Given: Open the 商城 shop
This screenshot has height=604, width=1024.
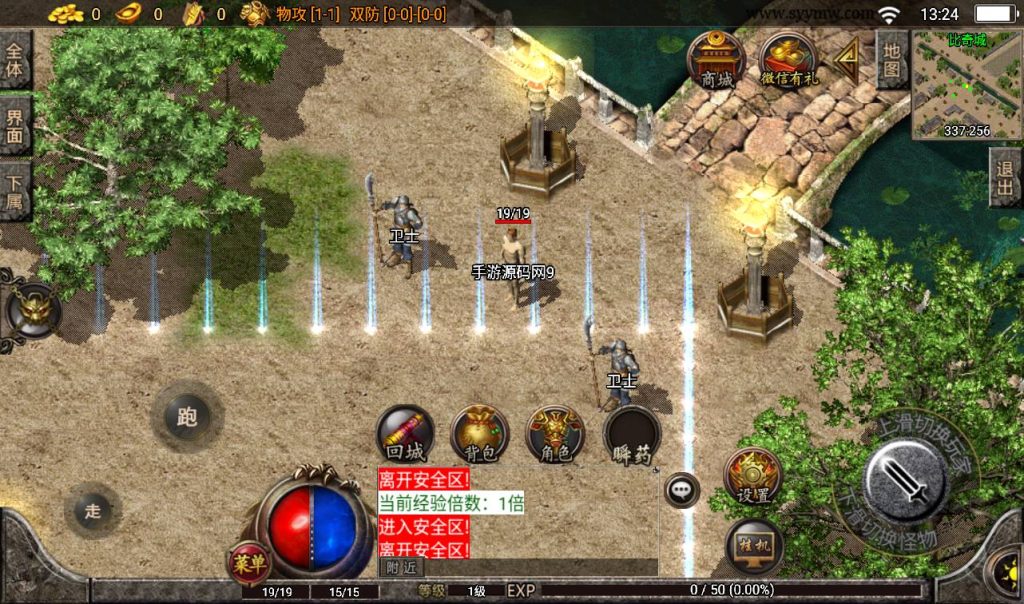Looking at the screenshot, I should tap(716, 62).
